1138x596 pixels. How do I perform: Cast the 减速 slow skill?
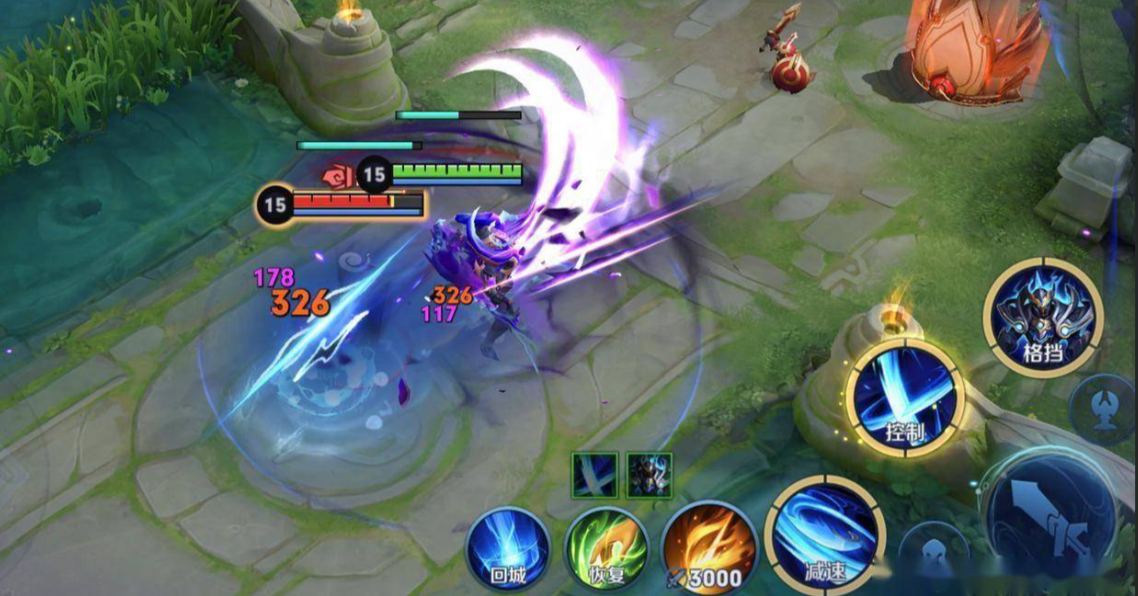(824, 534)
